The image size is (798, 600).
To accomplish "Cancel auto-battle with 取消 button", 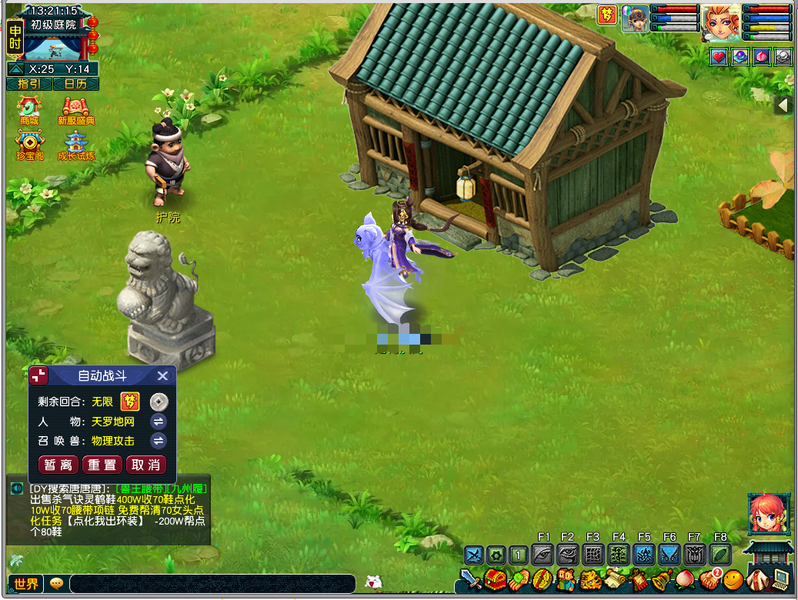I will coord(146,465).
